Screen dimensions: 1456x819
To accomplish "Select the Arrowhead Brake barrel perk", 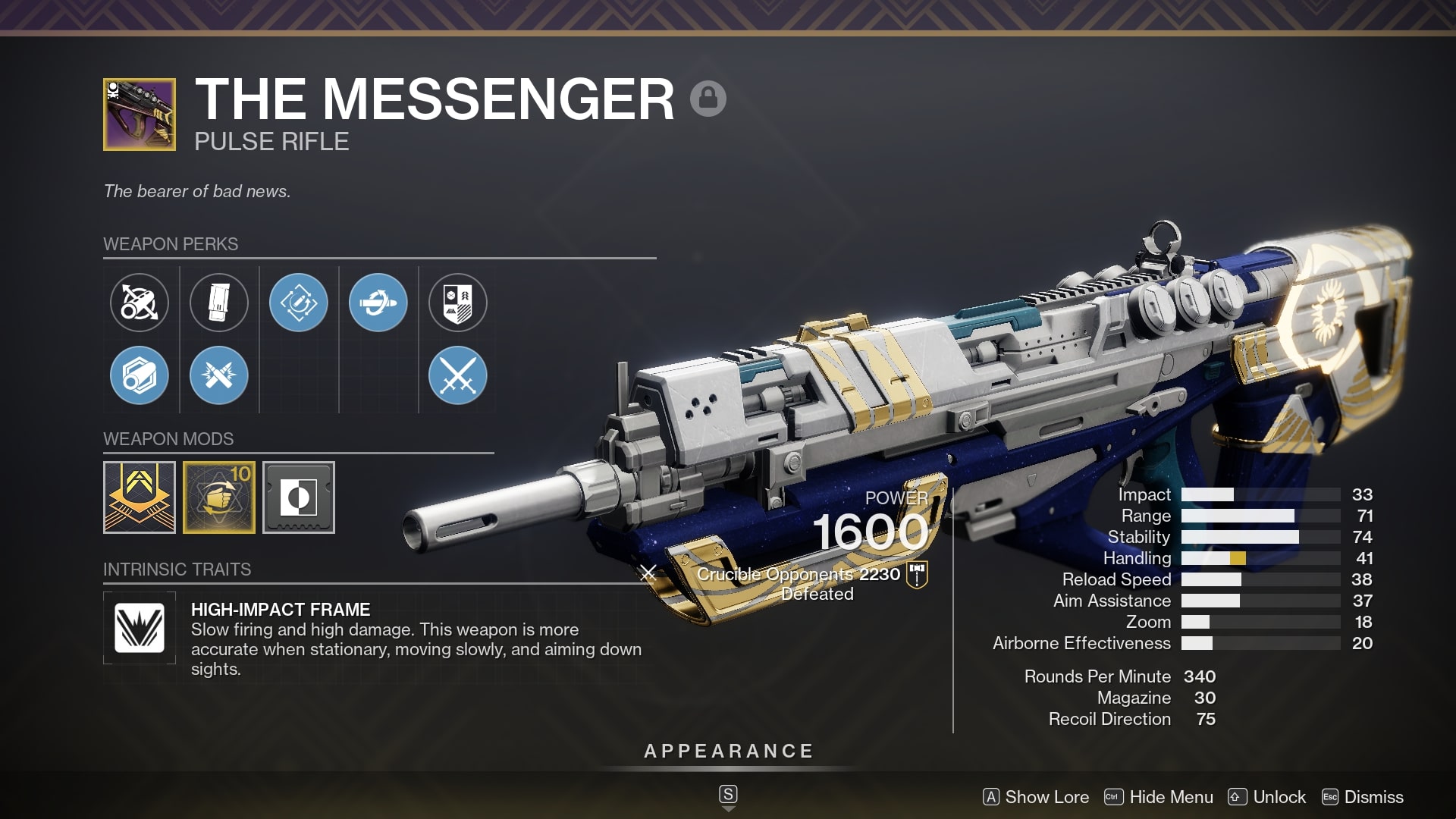I will (x=140, y=303).
